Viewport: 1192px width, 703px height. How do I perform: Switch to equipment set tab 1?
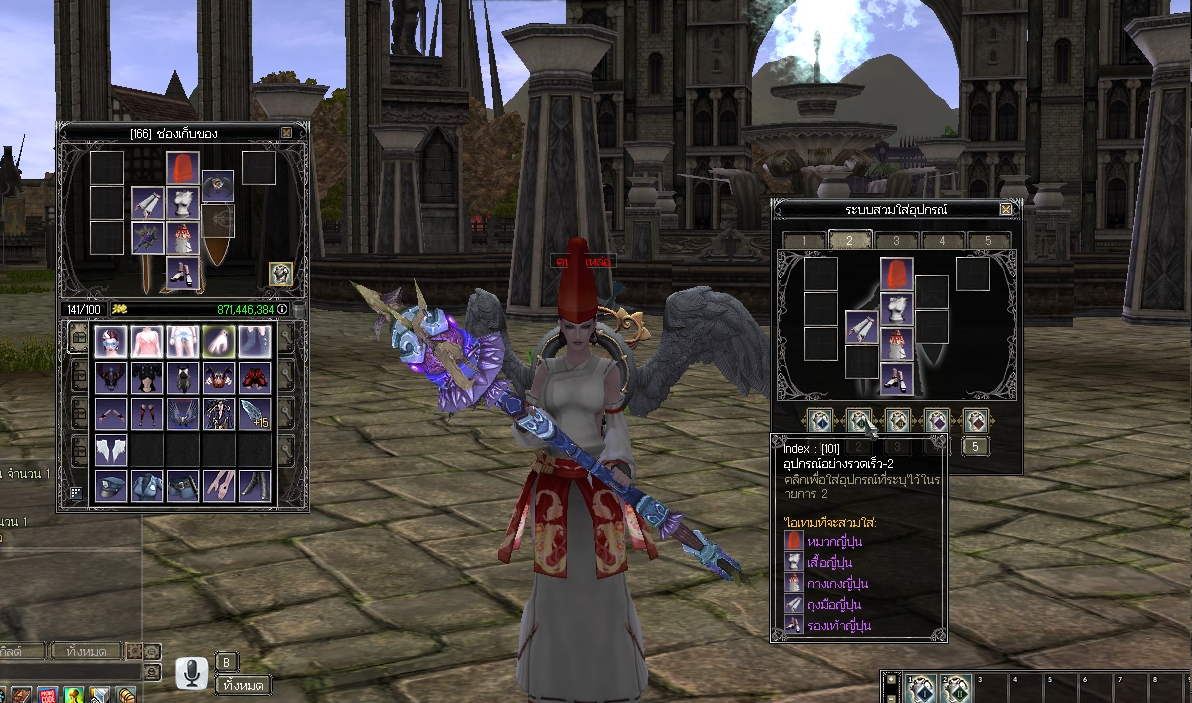pyautogui.click(x=804, y=241)
